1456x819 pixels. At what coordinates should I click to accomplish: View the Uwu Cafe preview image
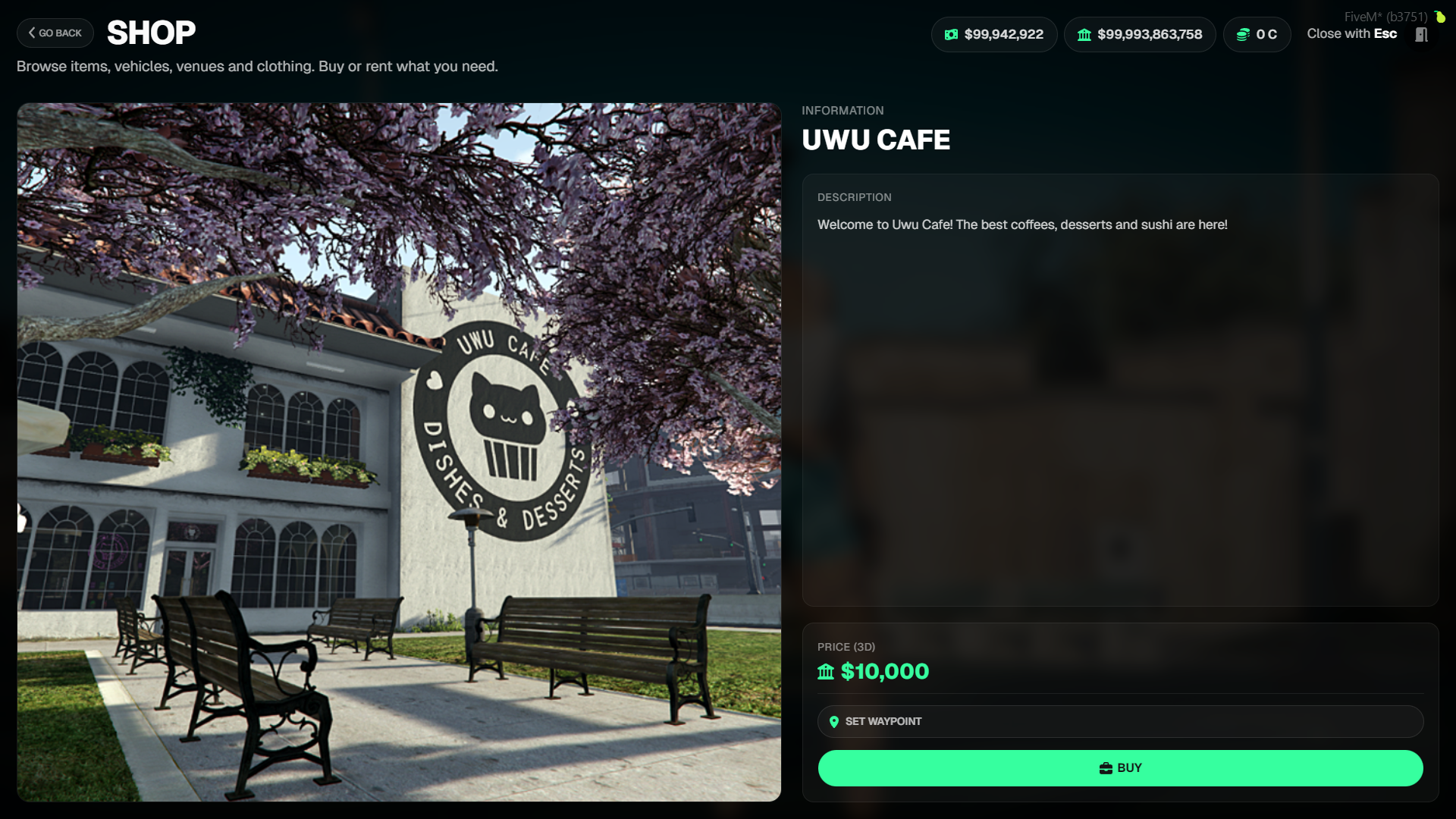399,452
